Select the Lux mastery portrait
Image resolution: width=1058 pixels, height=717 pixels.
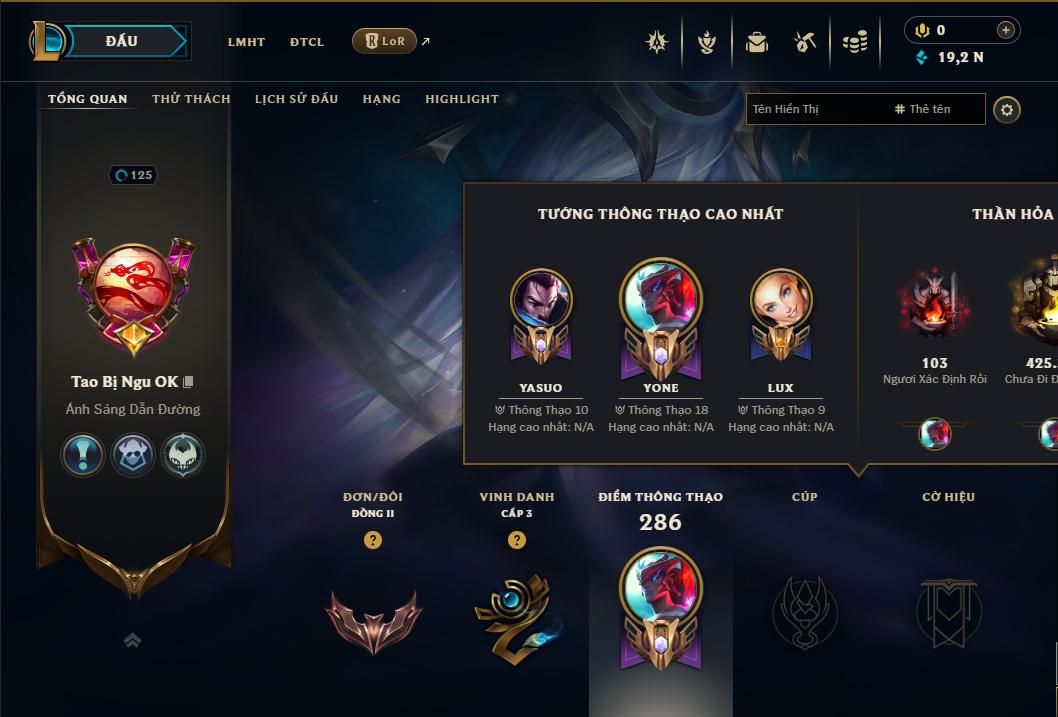coord(781,300)
